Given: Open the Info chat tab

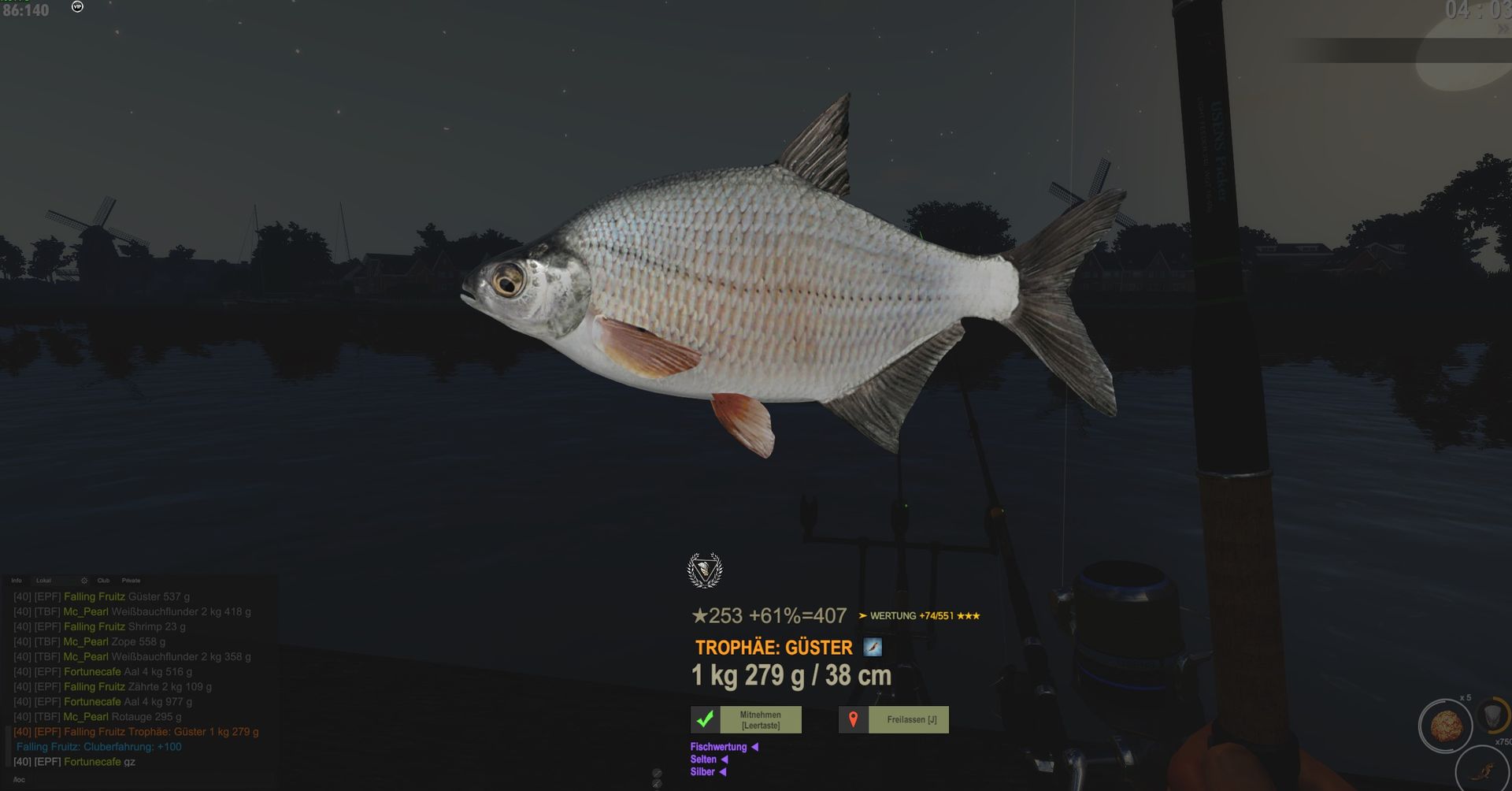Looking at the screenshot, I should coord(17,581).
